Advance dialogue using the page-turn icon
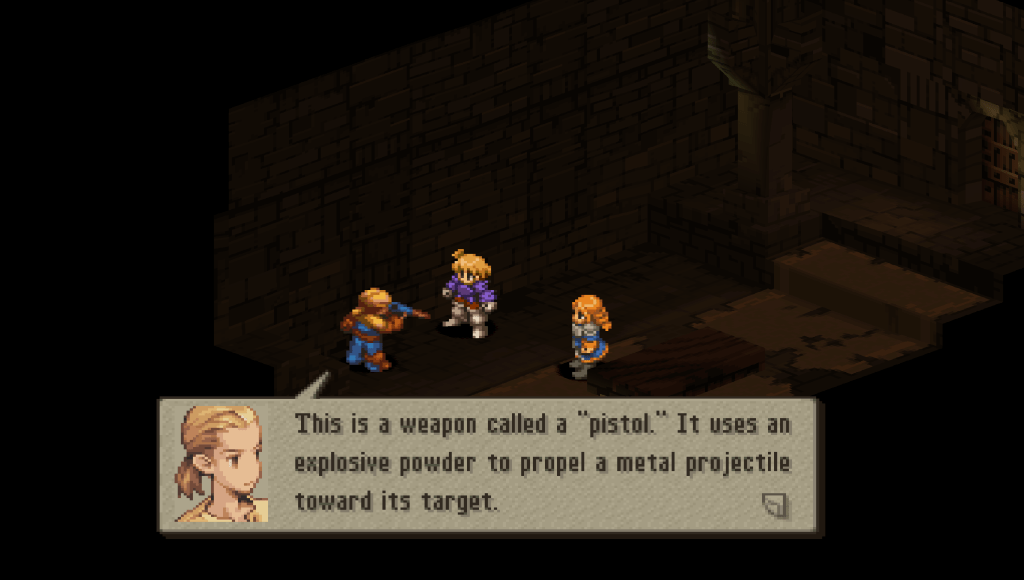1024x580 pixels. coord(774,505)
